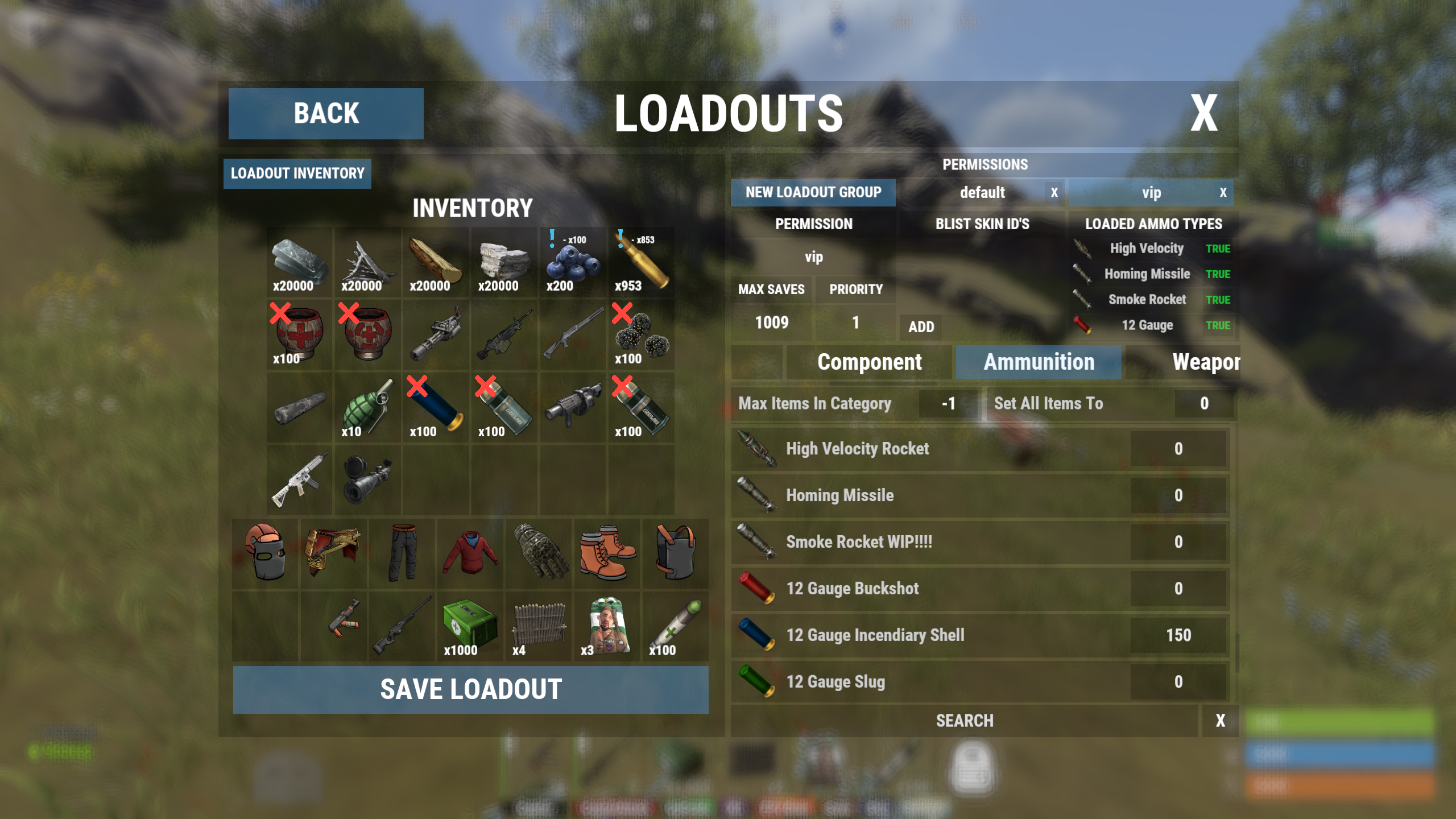
Task: Edit 12 Gauge Incendiary Shell amount
Action: 1178,635
